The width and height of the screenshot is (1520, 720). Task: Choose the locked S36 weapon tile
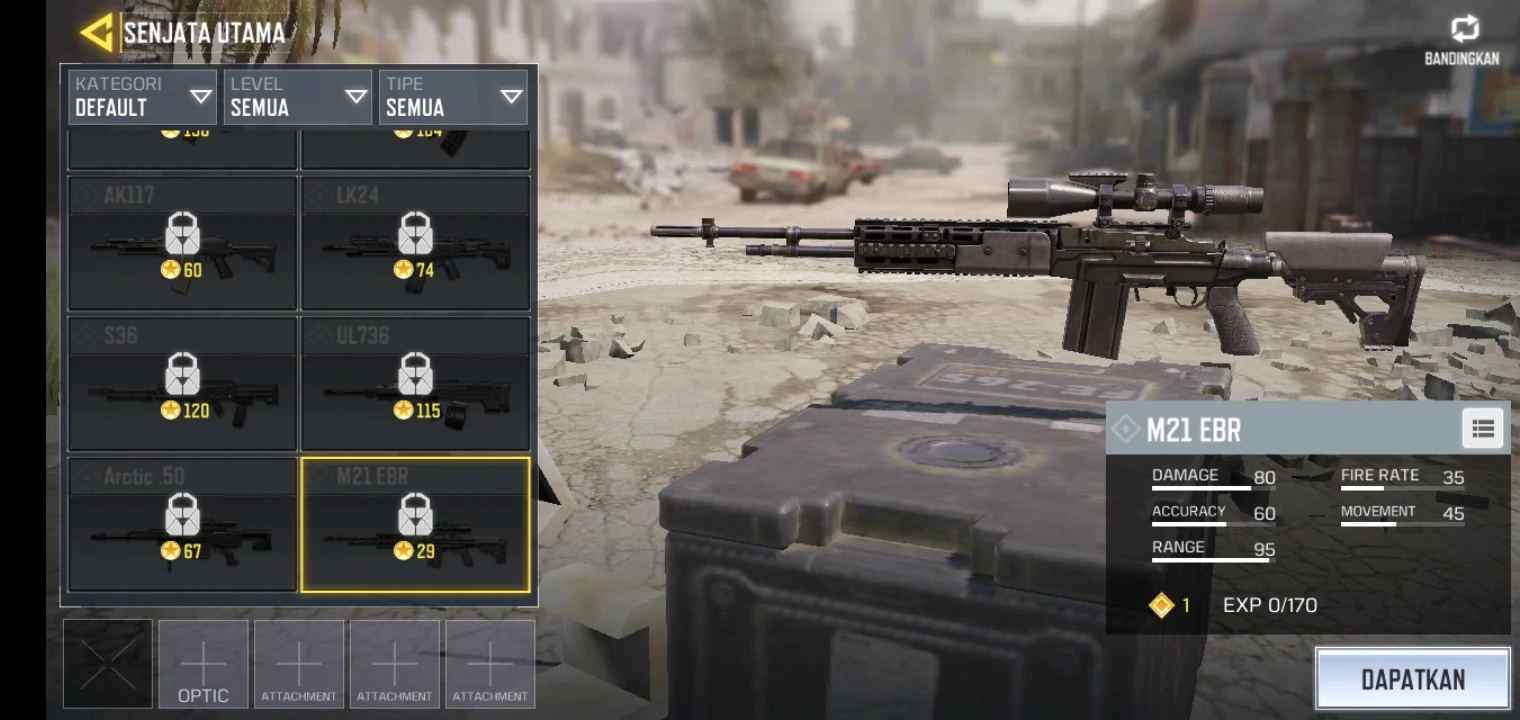(182, 384)
